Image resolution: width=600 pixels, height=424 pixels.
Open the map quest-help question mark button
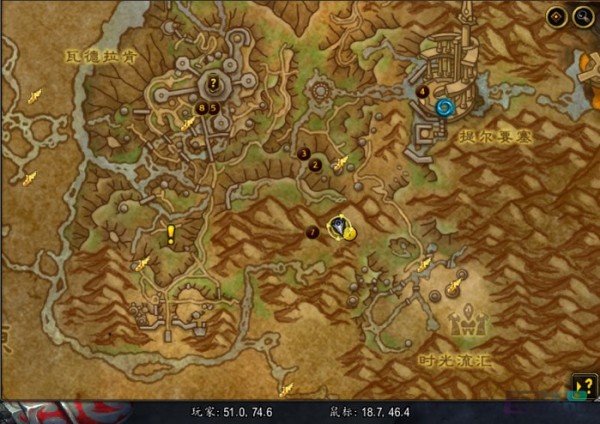point(584,386)
